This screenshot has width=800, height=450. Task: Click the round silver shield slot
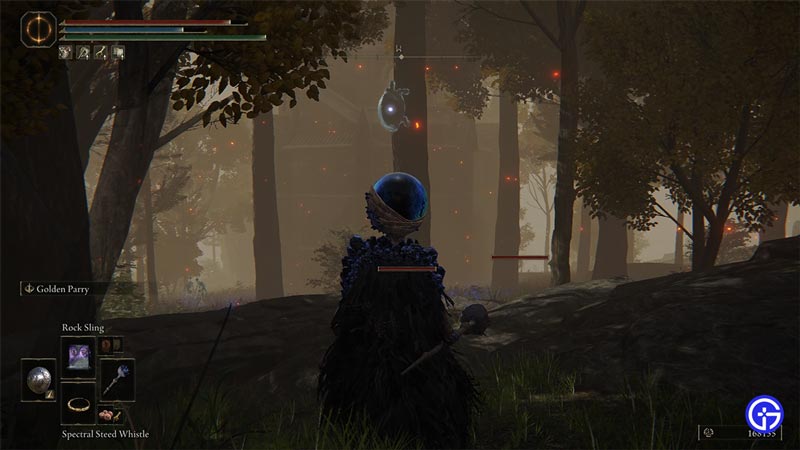[x=41, y=380]
